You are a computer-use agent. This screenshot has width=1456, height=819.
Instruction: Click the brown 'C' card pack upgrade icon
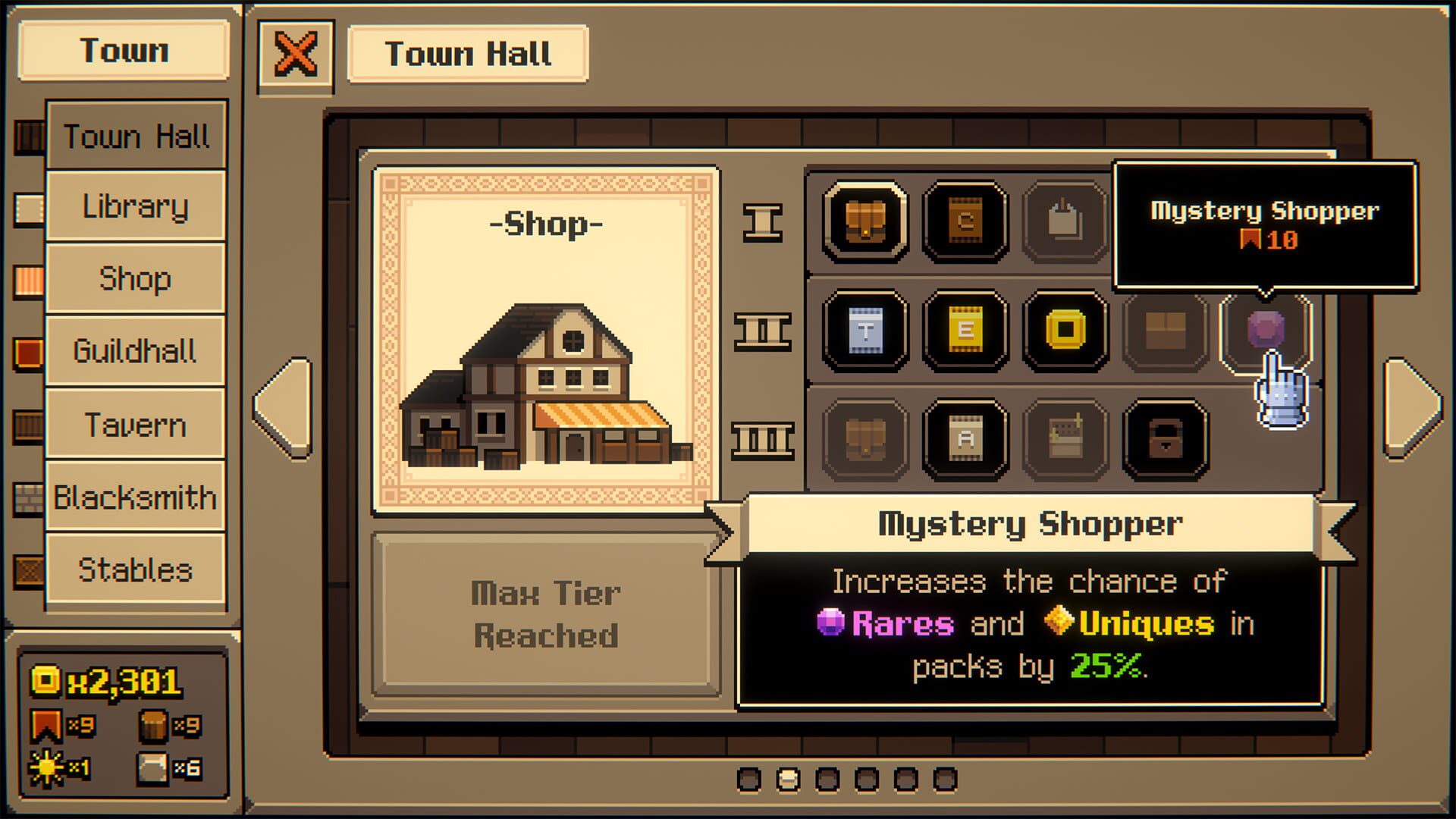(x=965, y=220)
